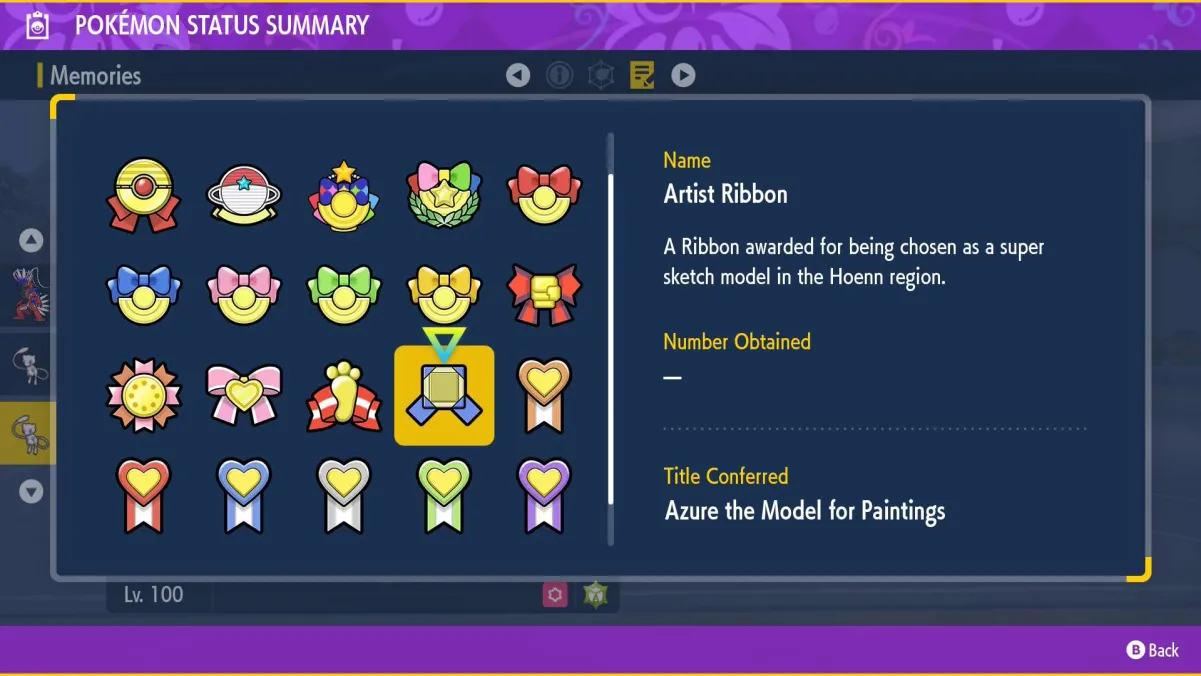1201x676 pixels.
Task: Choose the blue bow ribbon
Action: coord(144,295)
